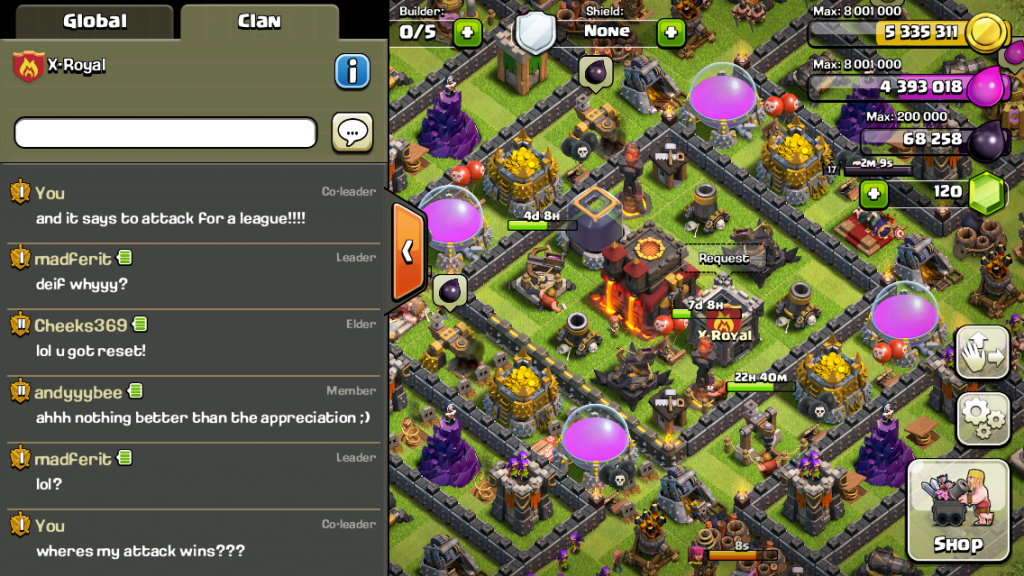Screen dimensions: 1024x576
Task: Click the chat message input field
Action: [x=165, y=132]
